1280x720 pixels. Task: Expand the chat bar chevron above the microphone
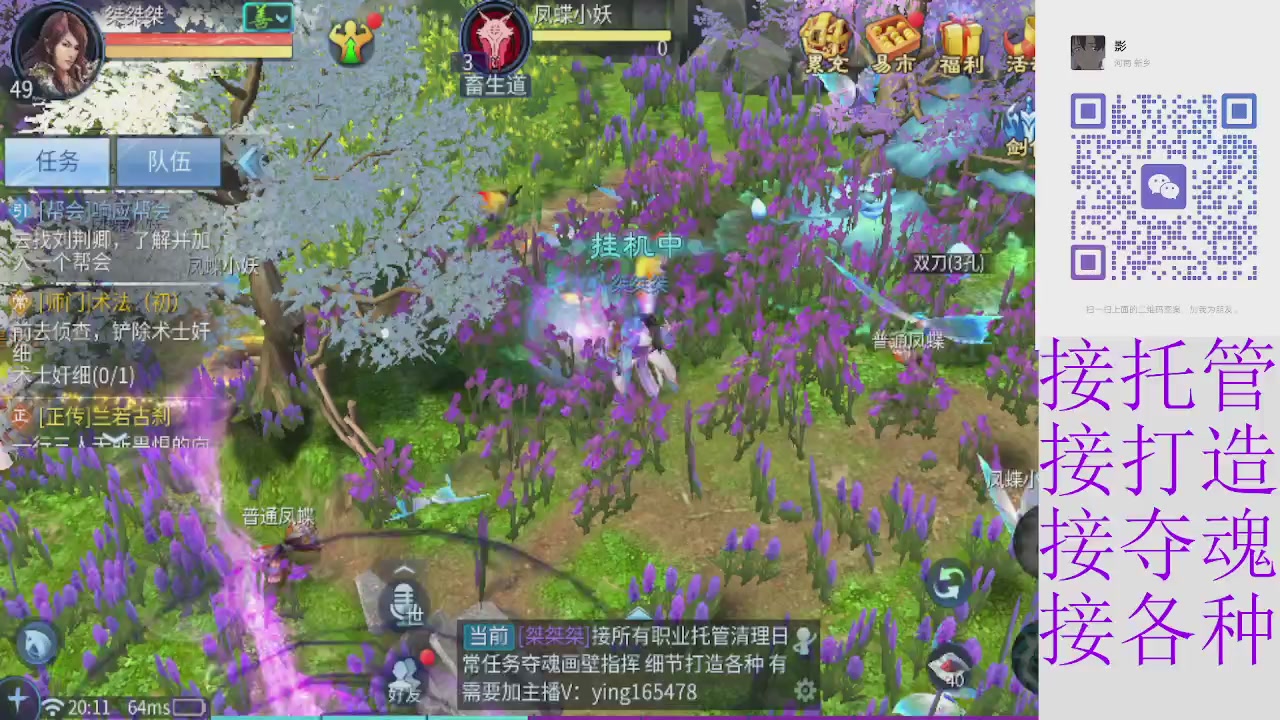(404, 570)
